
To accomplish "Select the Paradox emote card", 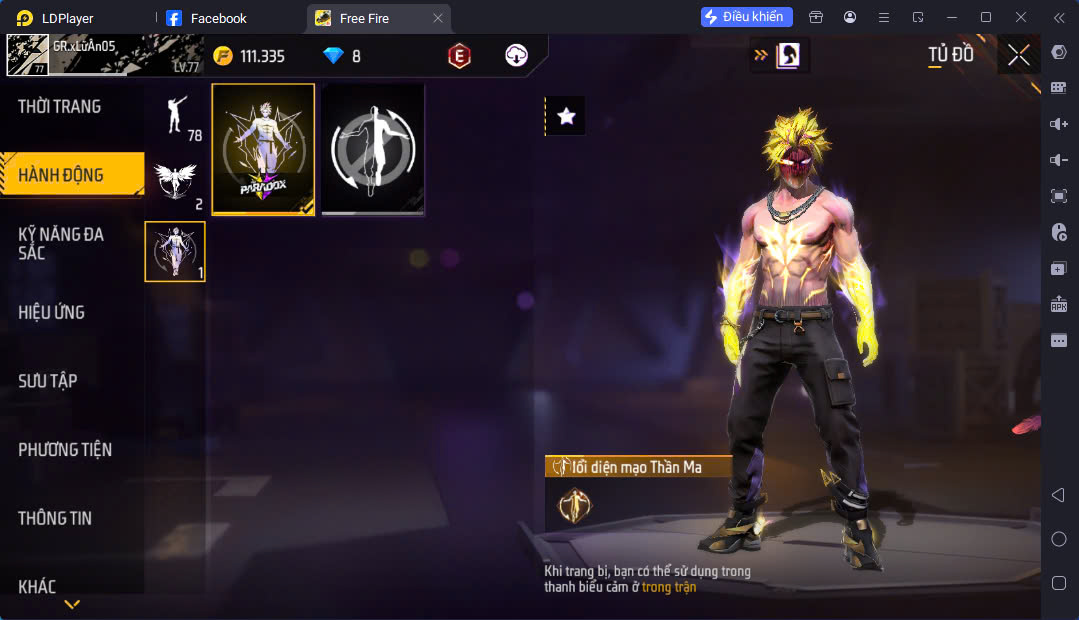I will pos(264,149).
